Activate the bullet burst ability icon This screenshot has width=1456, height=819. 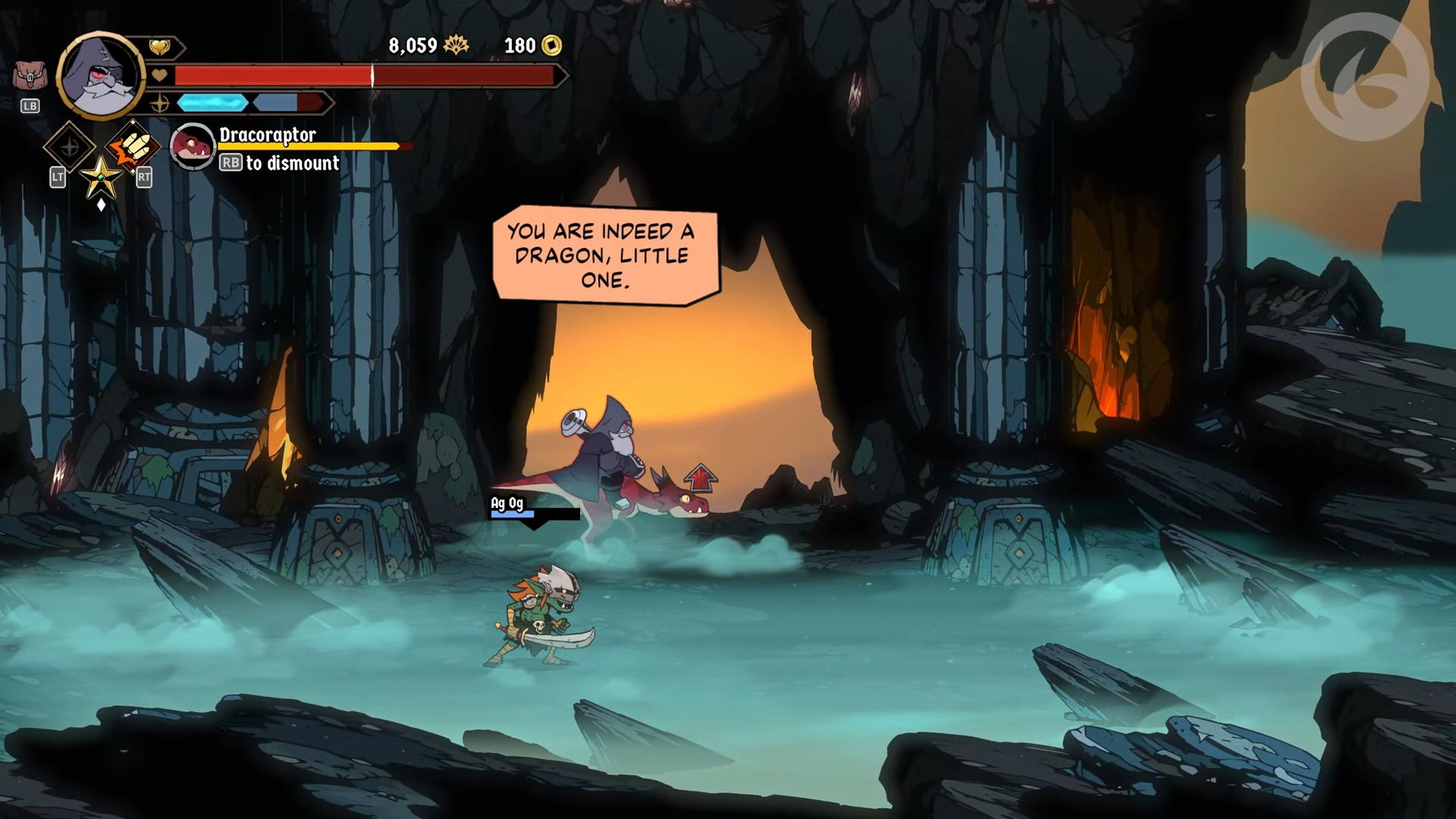133,145
